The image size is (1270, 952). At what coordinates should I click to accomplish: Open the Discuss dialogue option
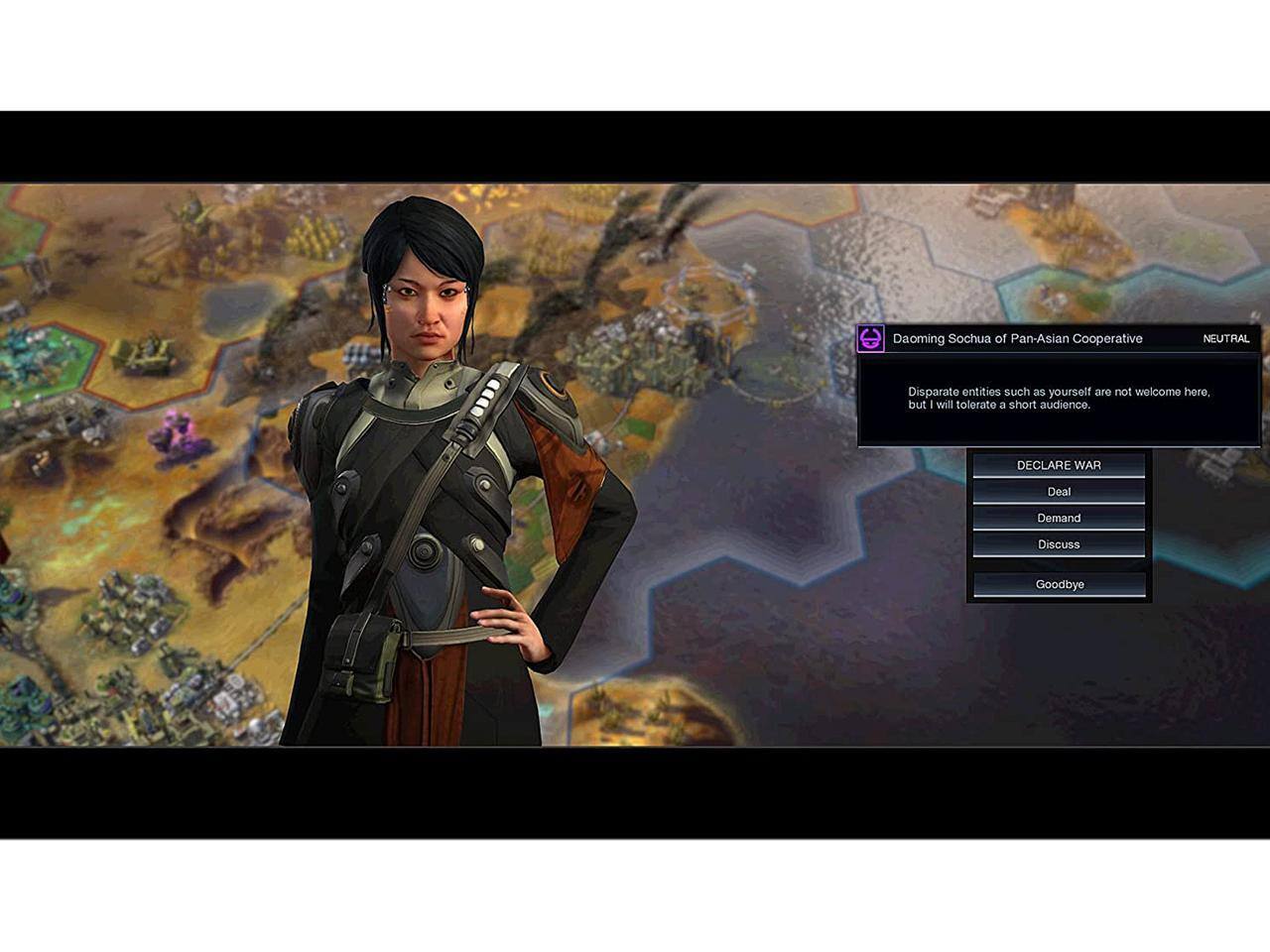1059,543
